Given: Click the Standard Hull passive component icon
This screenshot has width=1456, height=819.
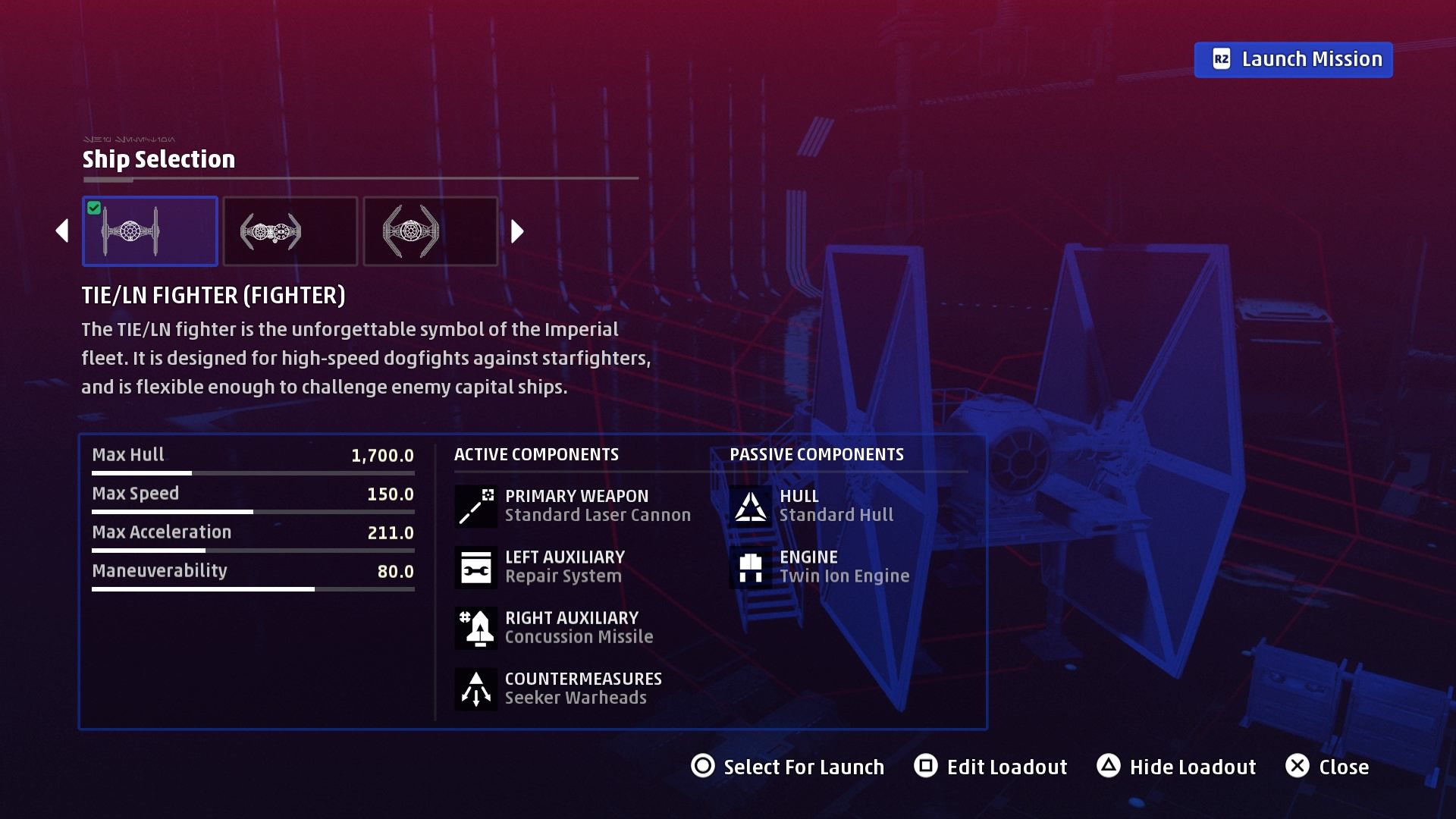Looking at the screenshot, I should pyautogui.click(x=749, y=506).
